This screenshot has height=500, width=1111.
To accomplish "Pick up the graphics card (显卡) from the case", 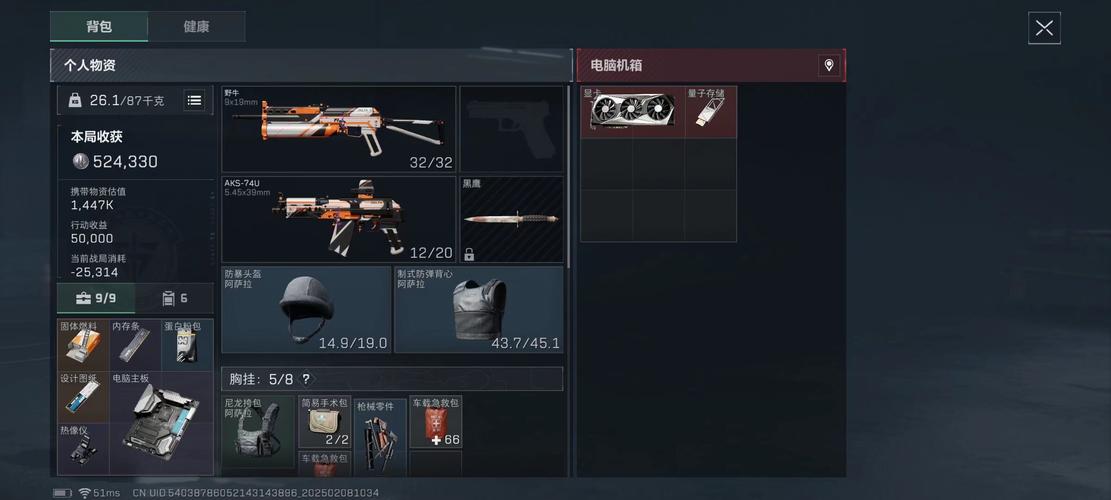I will click(632, 112).
